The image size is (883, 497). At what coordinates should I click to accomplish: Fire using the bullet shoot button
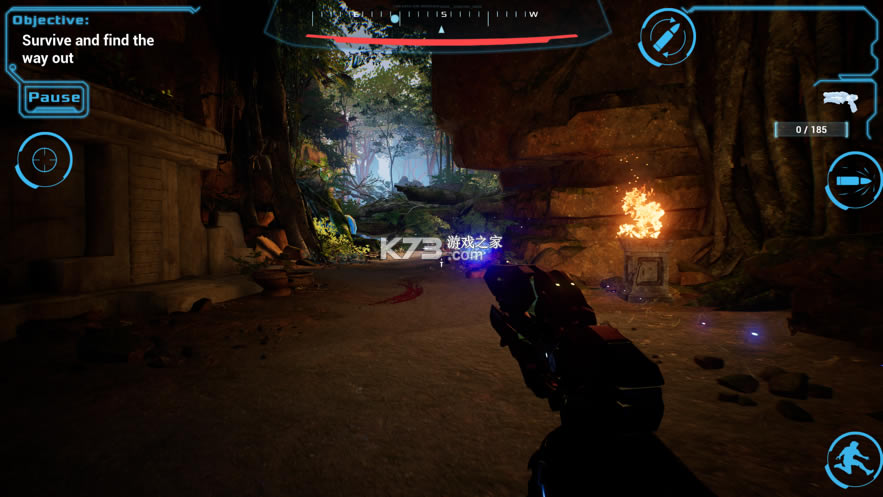tap(855, 181)
